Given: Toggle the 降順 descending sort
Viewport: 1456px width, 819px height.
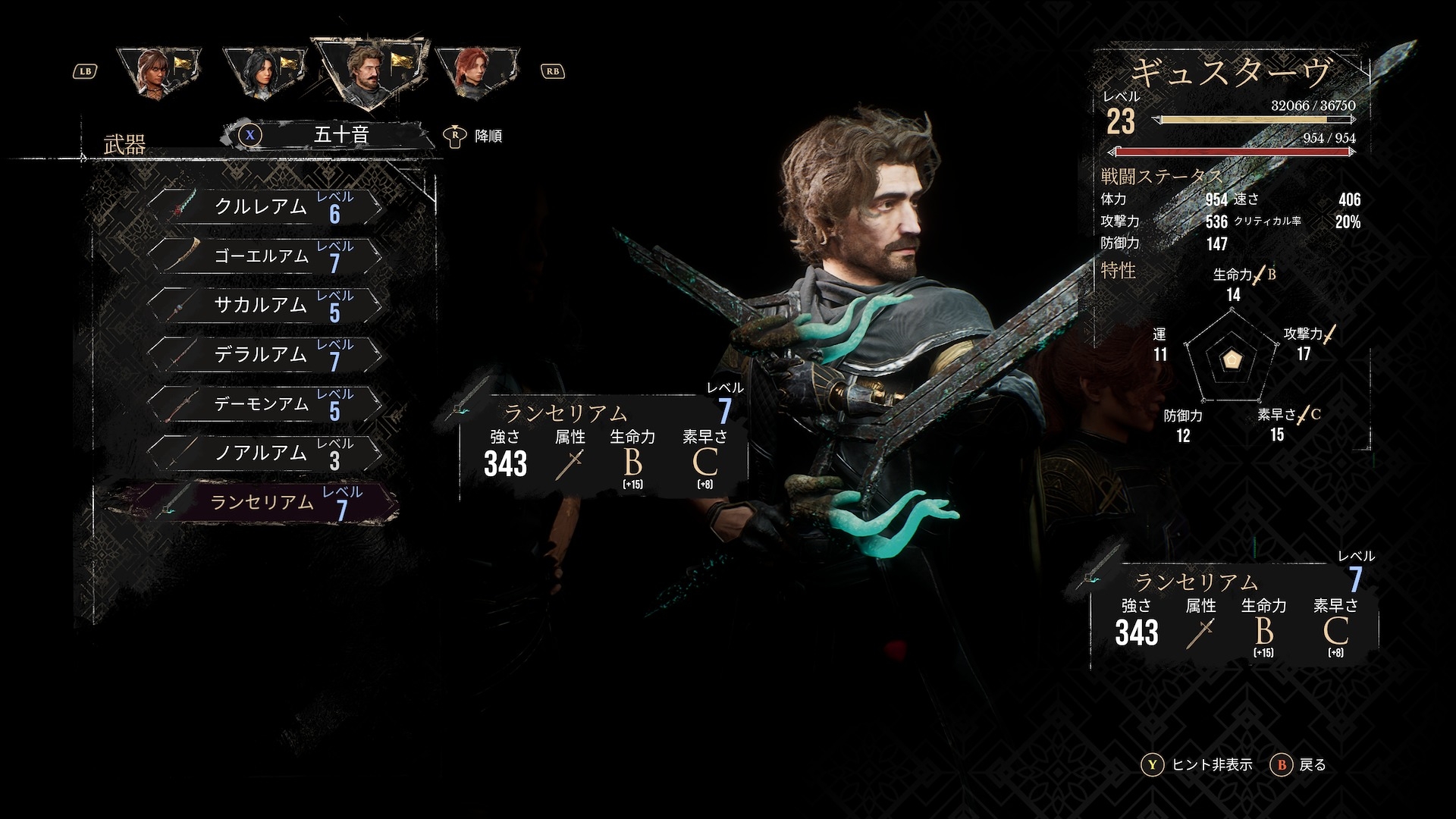Looking at the screenshot, I should (x=474, y=136).
